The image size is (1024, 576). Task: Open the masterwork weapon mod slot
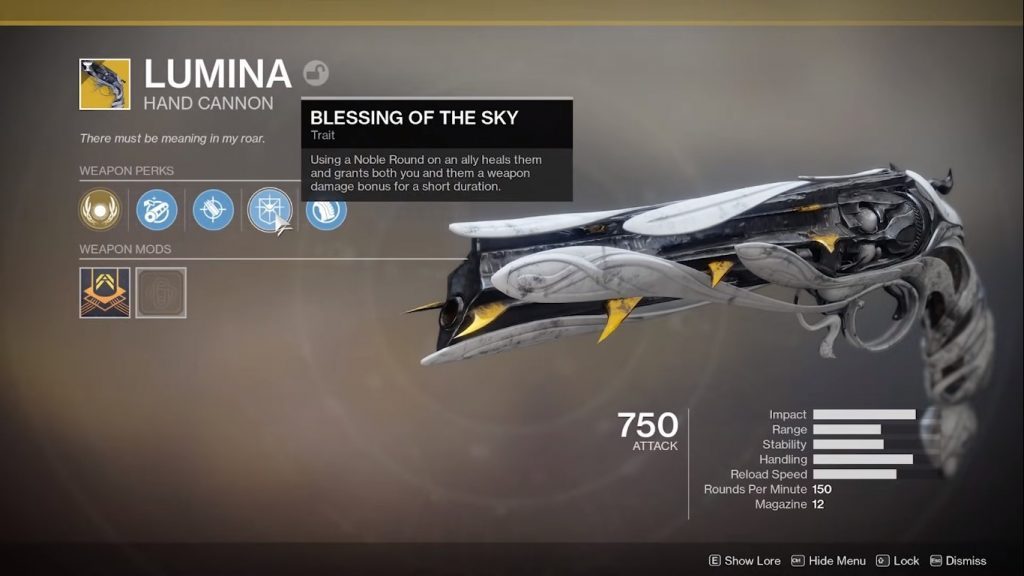pos(105,292)
